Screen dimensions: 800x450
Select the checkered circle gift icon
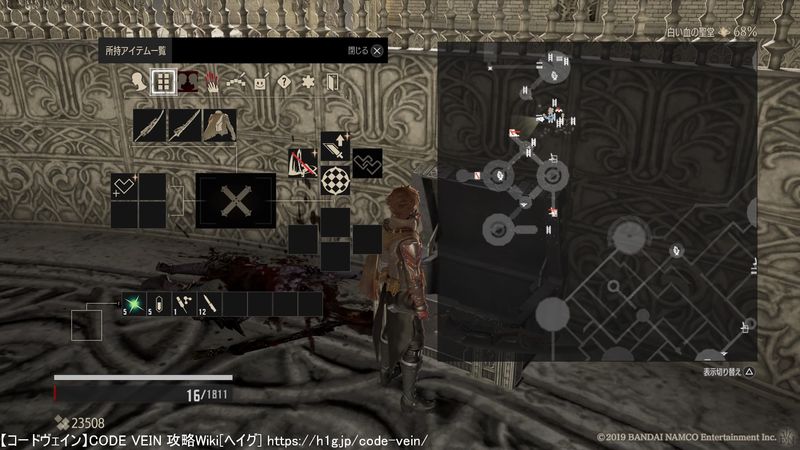335,180
